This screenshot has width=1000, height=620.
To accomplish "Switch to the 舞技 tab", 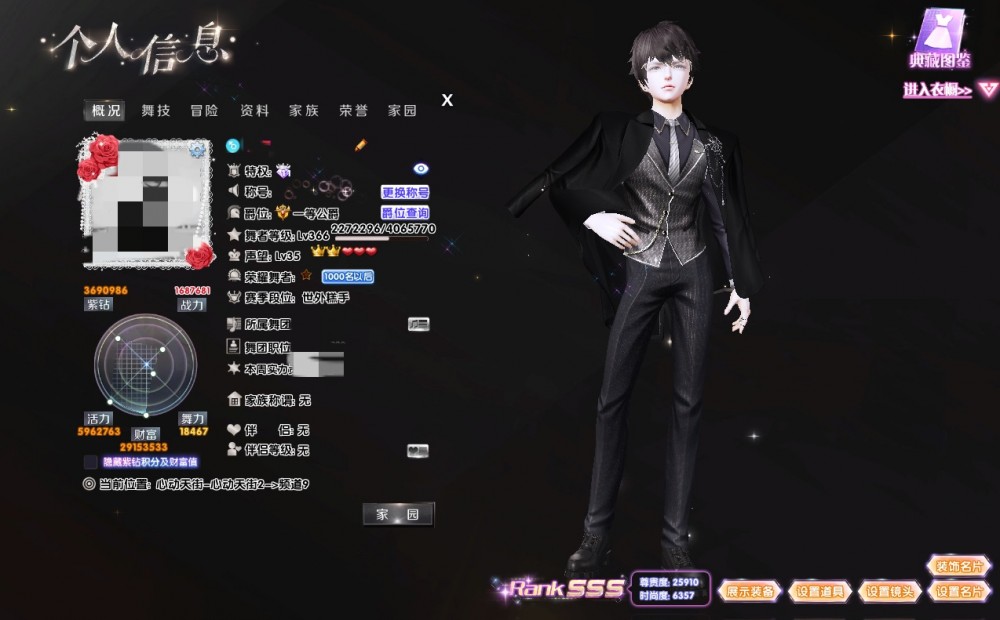I will [x=155, y=111].
